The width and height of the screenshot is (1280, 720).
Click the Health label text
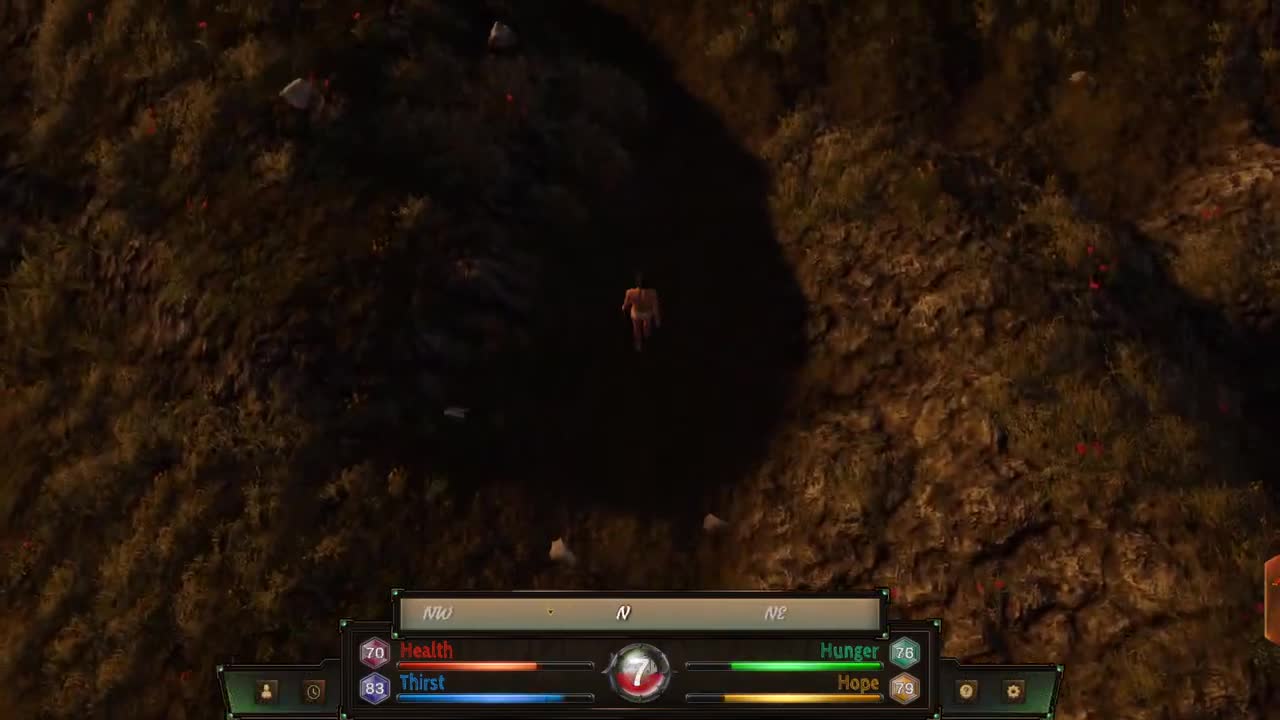427,650
